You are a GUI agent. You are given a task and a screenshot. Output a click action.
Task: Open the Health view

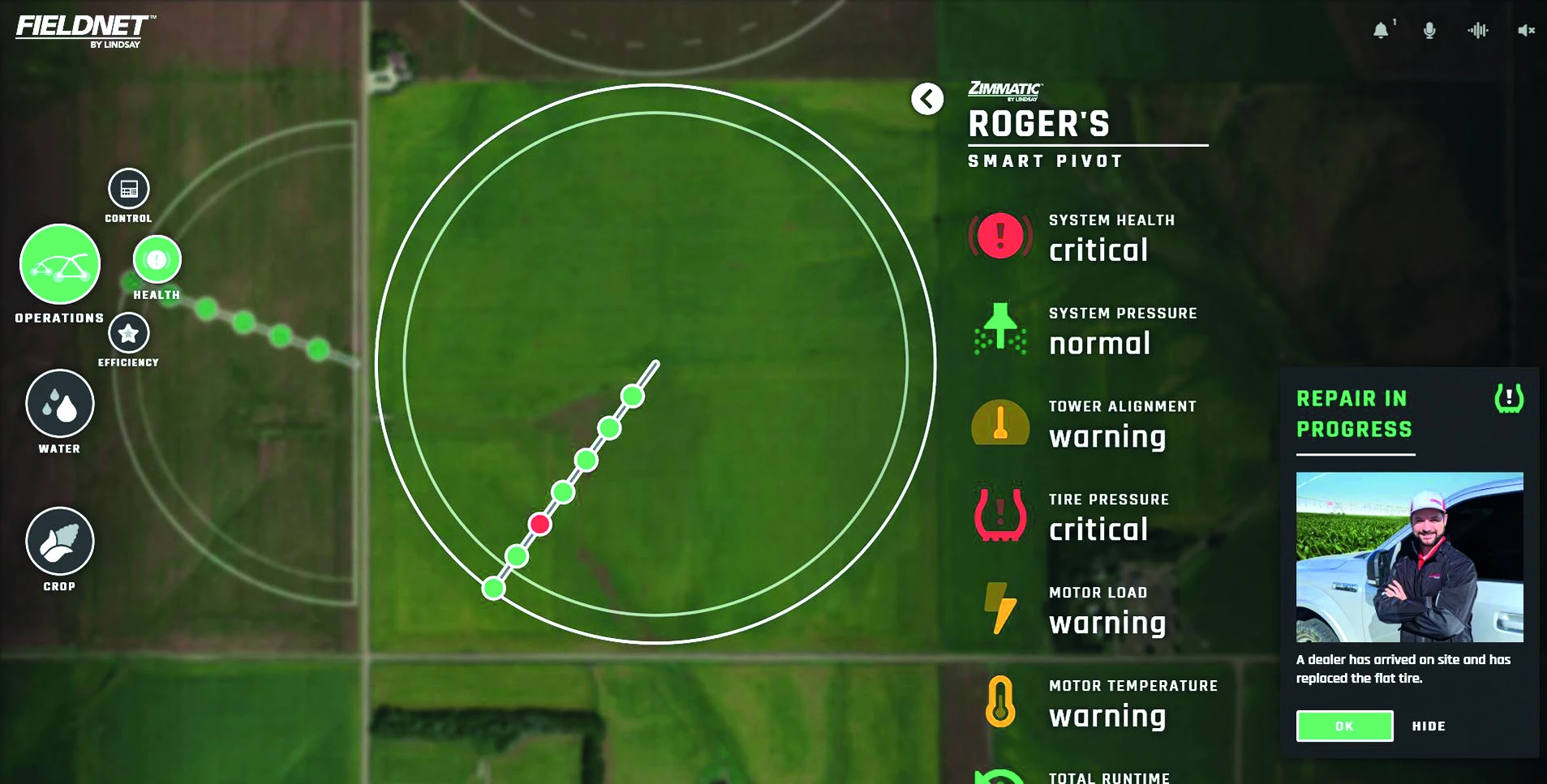157,259
